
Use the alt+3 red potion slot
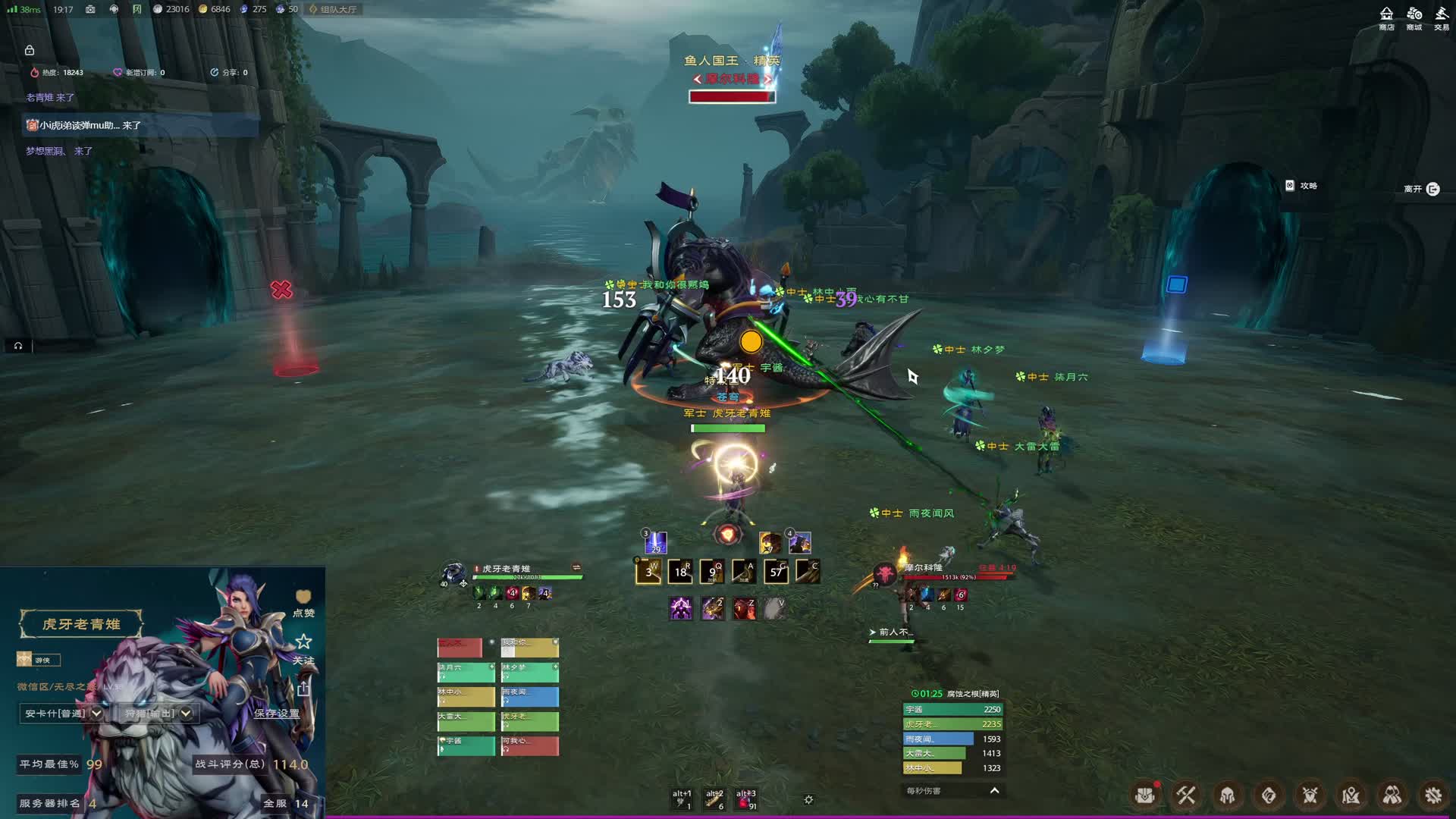click(746, 799)
